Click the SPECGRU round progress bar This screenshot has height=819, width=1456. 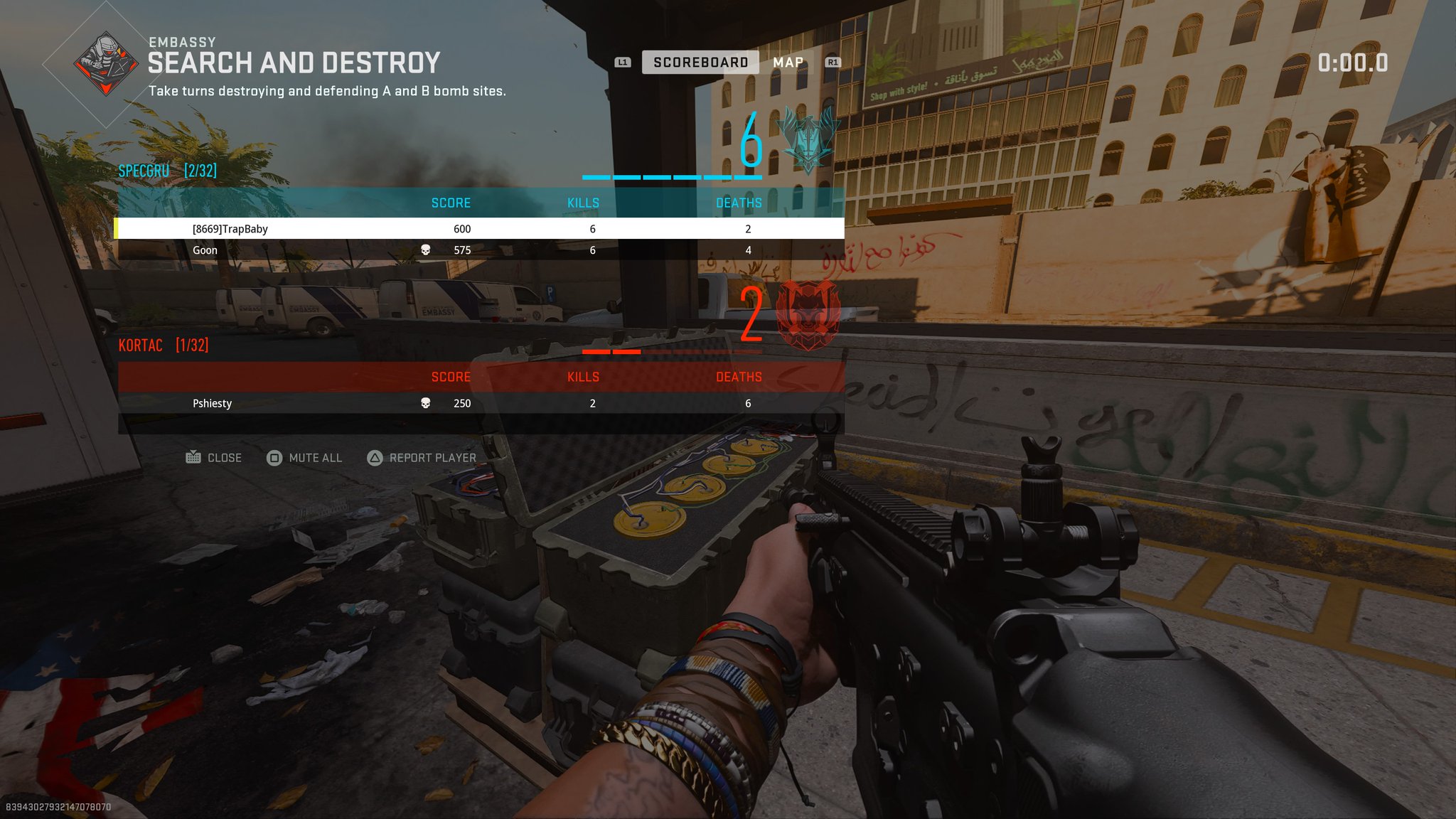(673, 178)
